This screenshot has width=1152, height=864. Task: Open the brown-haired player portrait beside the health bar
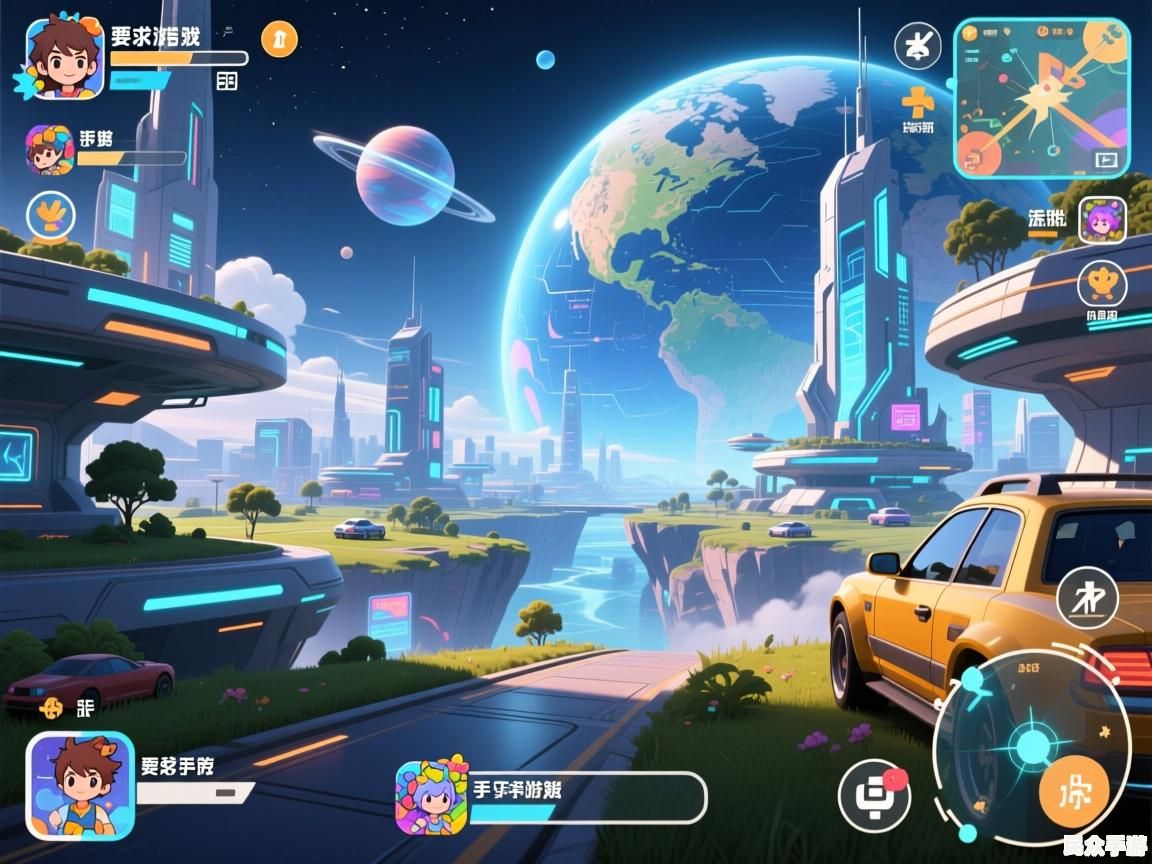point(65,57)
